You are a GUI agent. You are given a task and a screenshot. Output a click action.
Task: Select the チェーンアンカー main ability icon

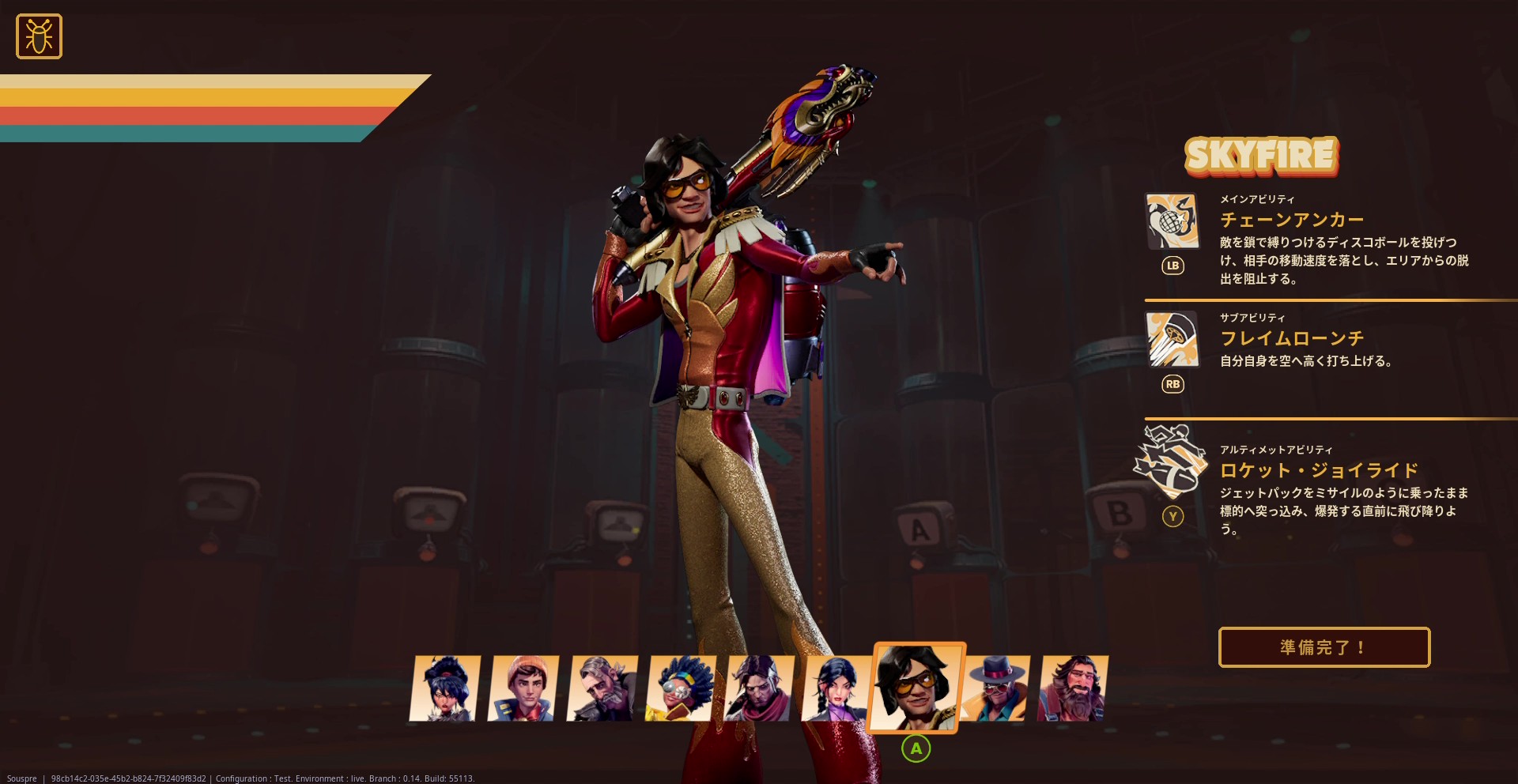(1172, 220)
